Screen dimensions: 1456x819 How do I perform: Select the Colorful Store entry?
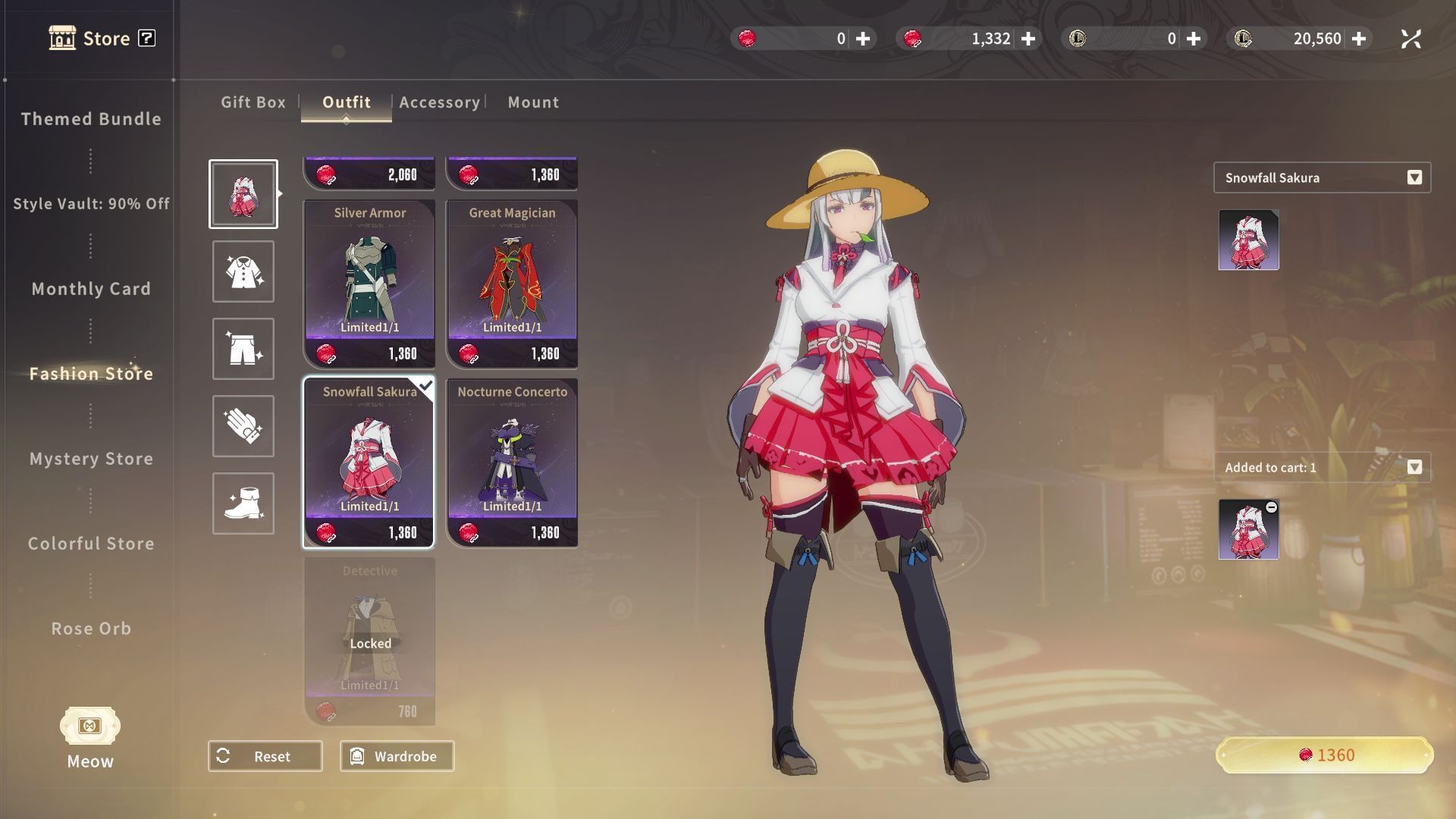(x=91, y=544)
